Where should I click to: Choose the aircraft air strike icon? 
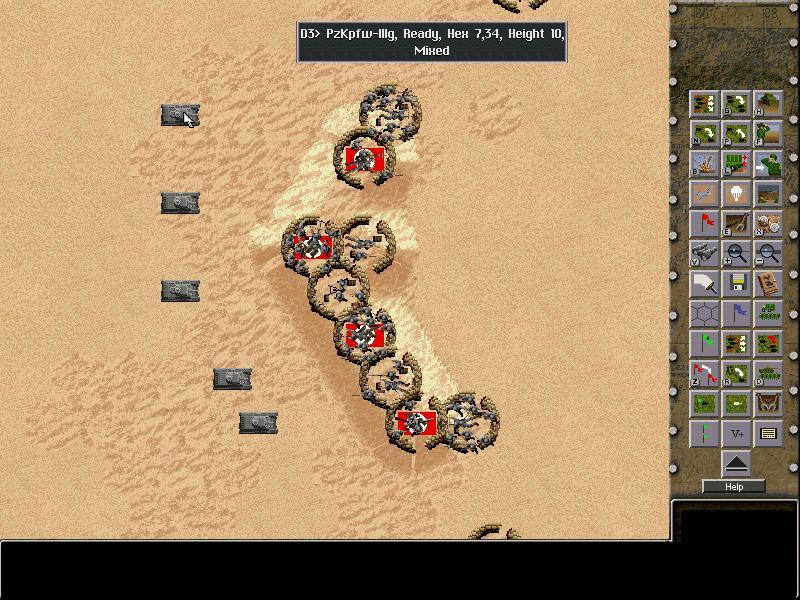pos(705,194)
